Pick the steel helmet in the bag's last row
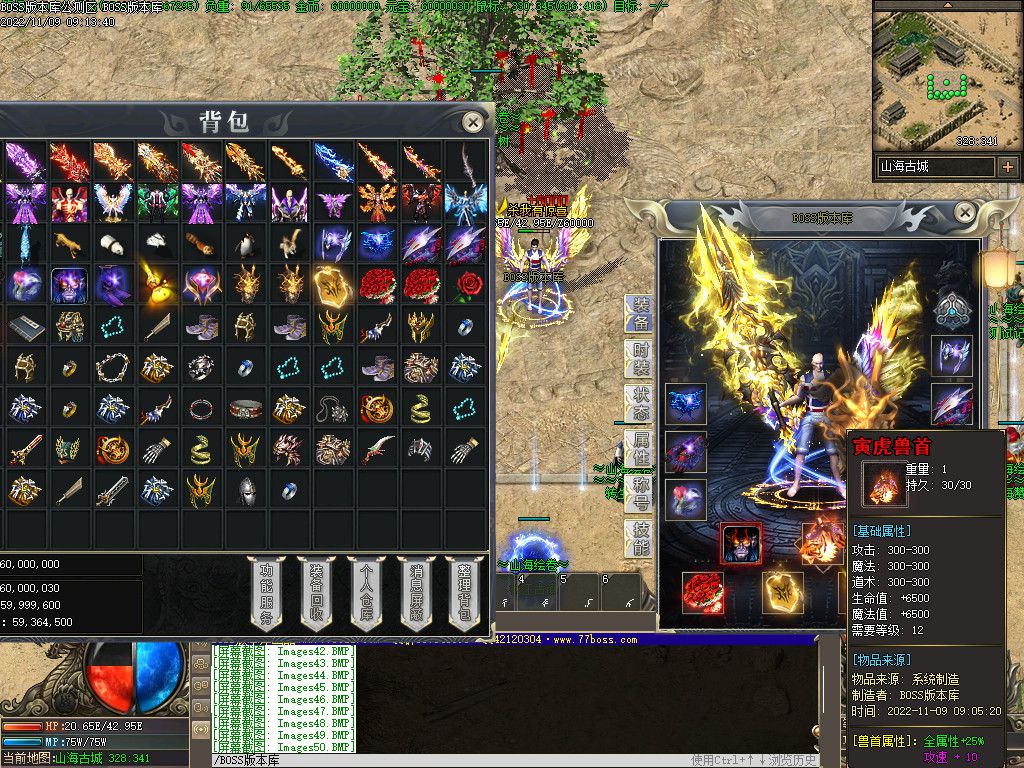1024x768 pixels. [x=245, y=490]
